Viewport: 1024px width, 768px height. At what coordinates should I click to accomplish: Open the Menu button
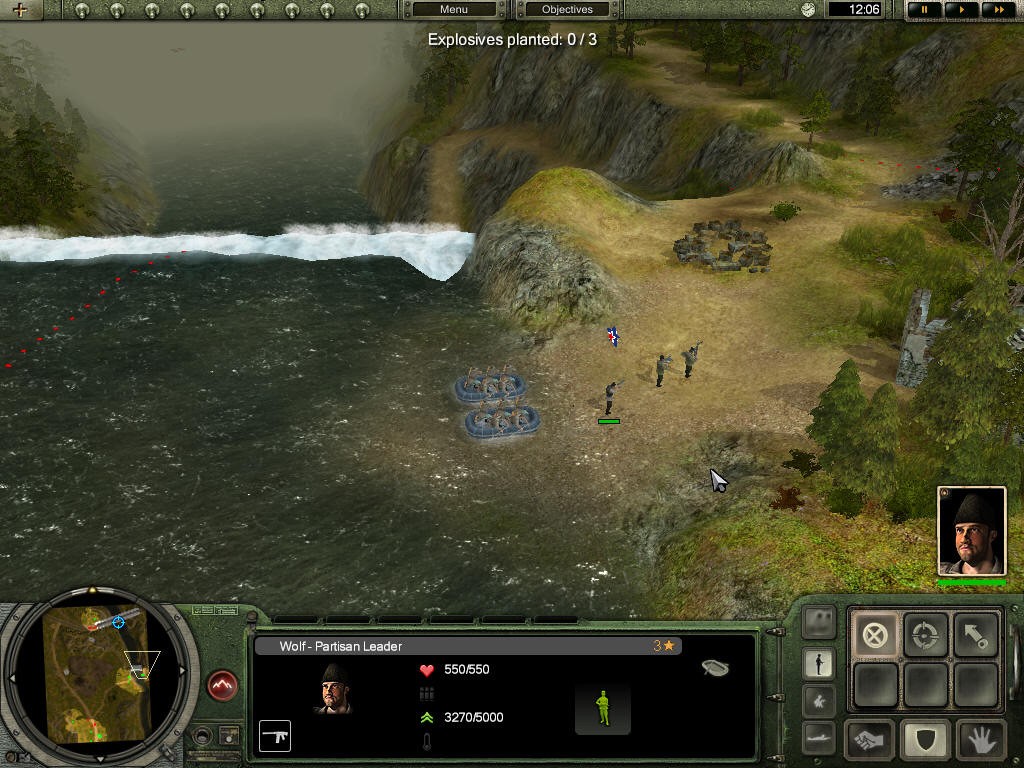[454, 10]
